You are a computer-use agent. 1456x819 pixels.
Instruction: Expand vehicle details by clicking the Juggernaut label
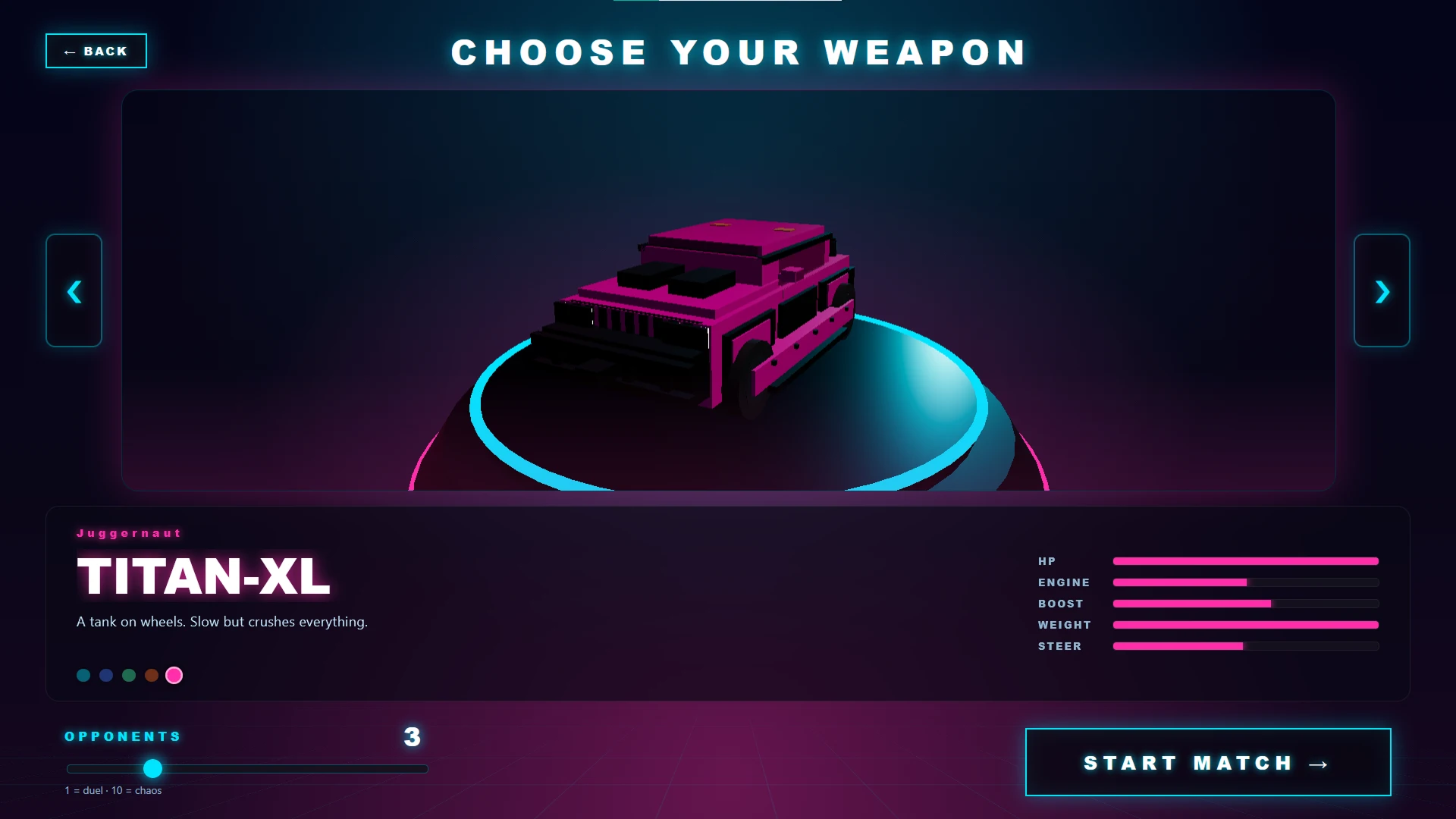[x=129, y=533]
